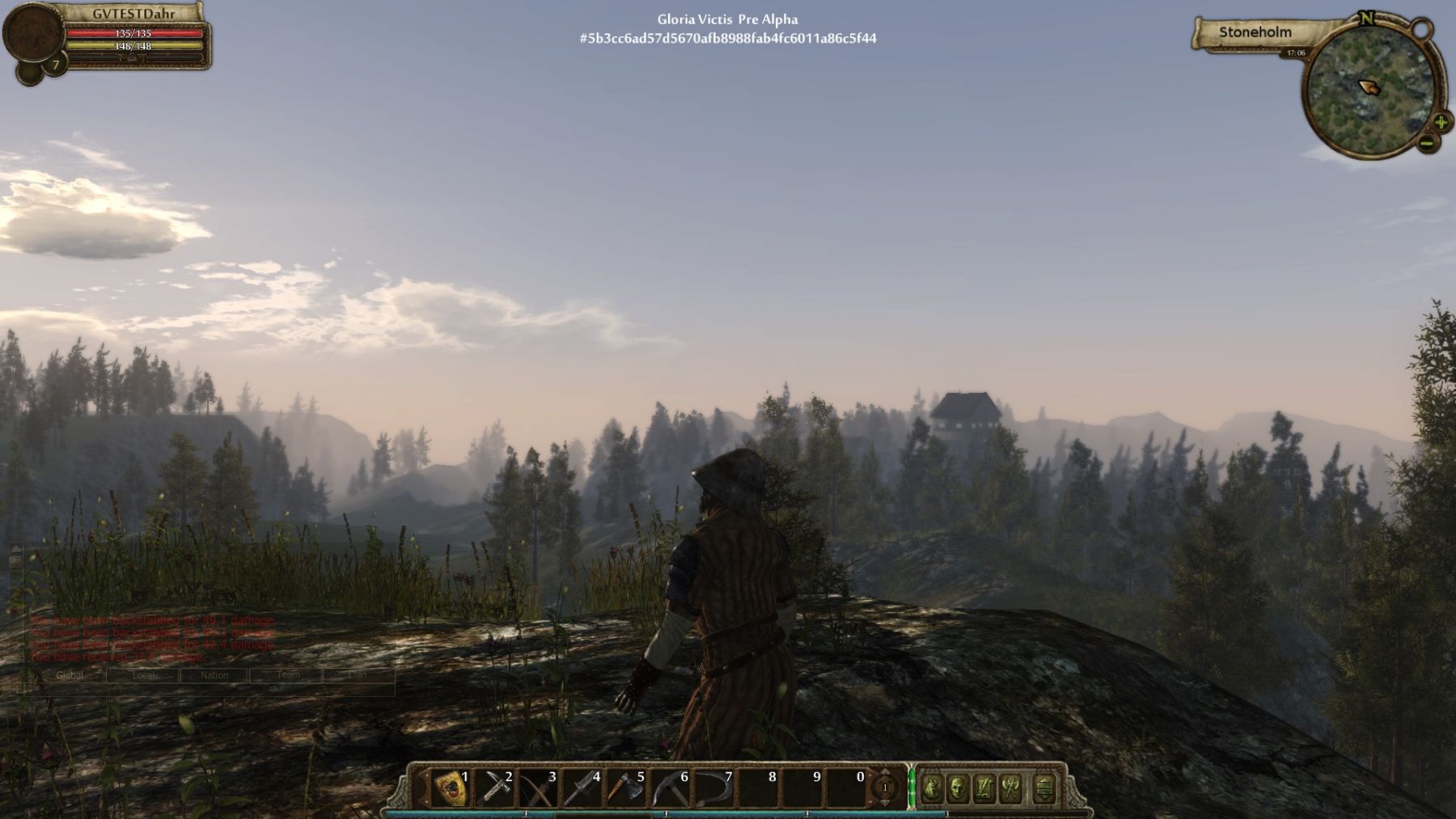Screen dimensions: 1456x819
Task: Equip the crossed hammer in slot 2
Action: 494,788
